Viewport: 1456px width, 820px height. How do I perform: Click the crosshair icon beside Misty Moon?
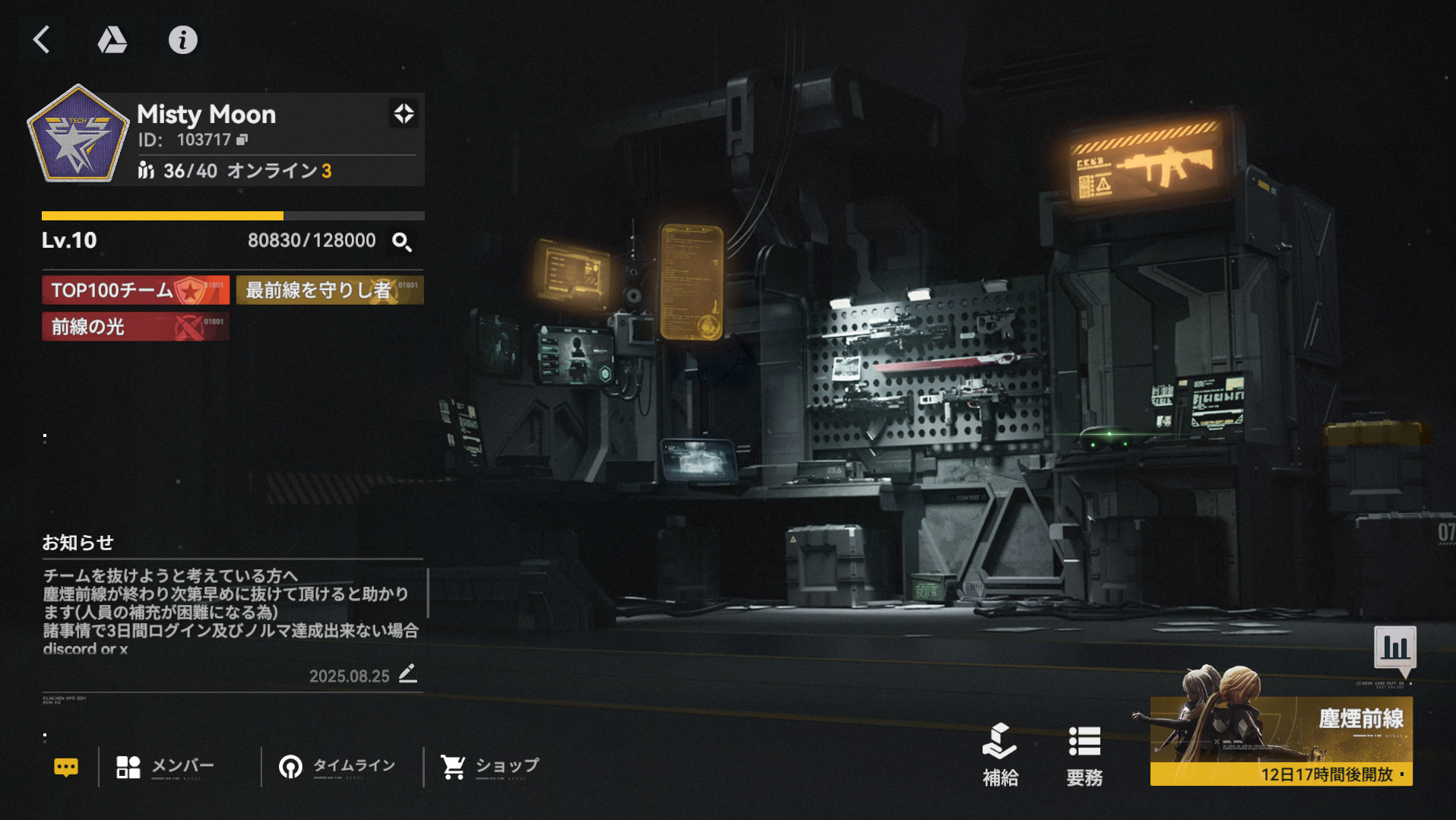click(x=404, y=114)
